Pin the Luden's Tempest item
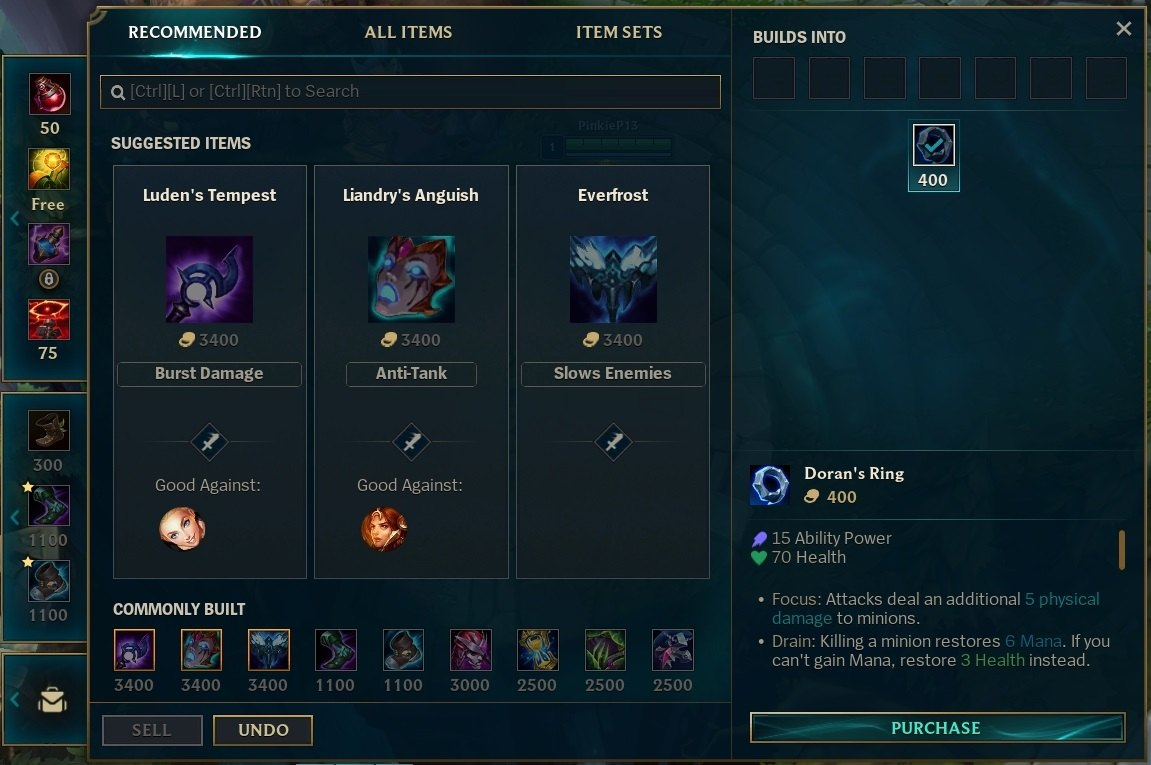 [x=209, y=442]
